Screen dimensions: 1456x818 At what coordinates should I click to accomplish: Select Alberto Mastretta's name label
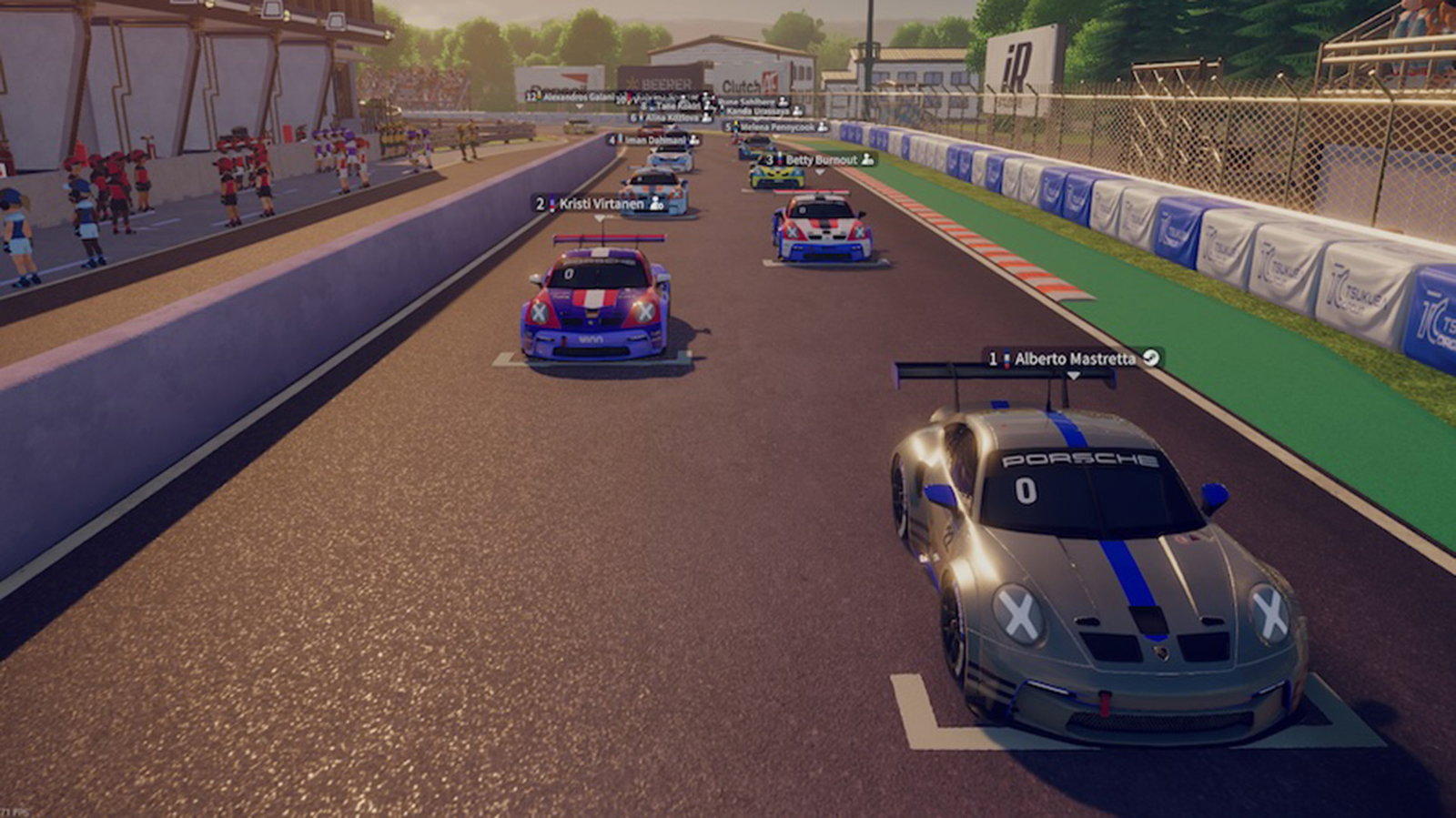[x=1075, y=359]
